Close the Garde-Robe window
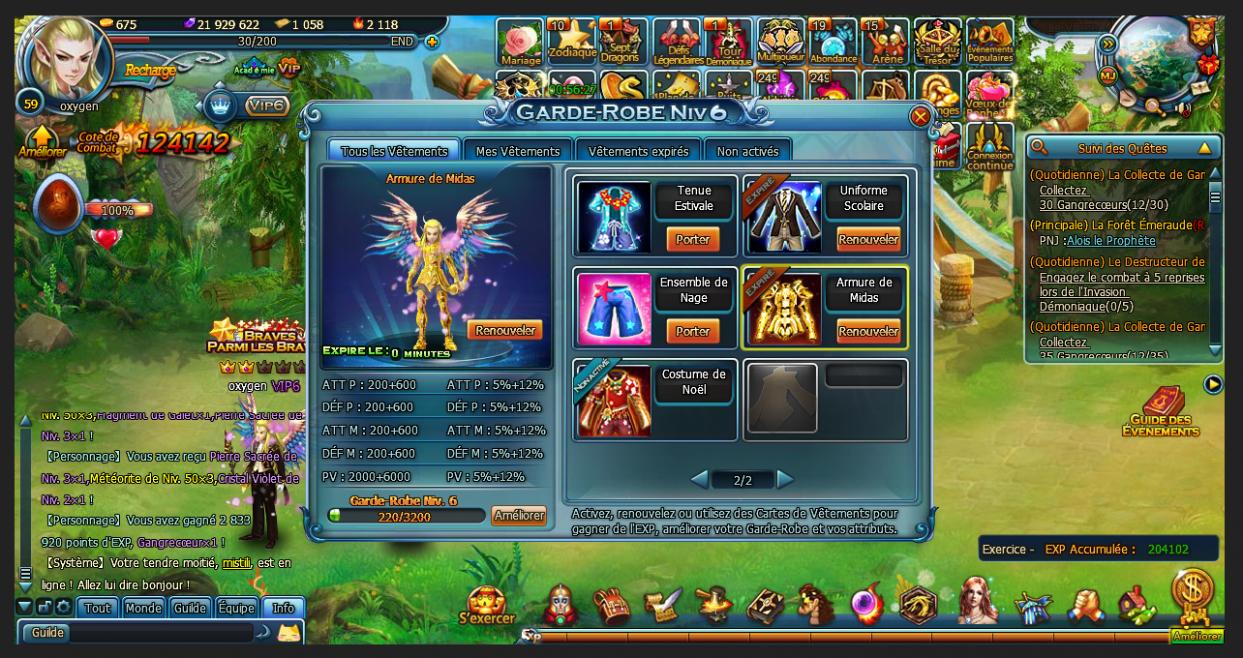The height and width of the screenshot is (658, 1243). (x=920, y=117)
